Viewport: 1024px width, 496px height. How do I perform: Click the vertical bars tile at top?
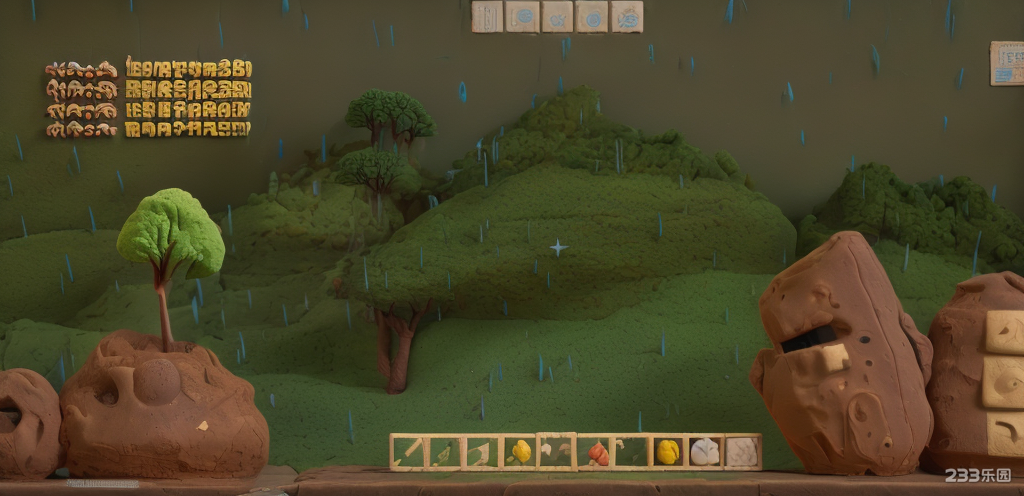click(x=487, y=17)
